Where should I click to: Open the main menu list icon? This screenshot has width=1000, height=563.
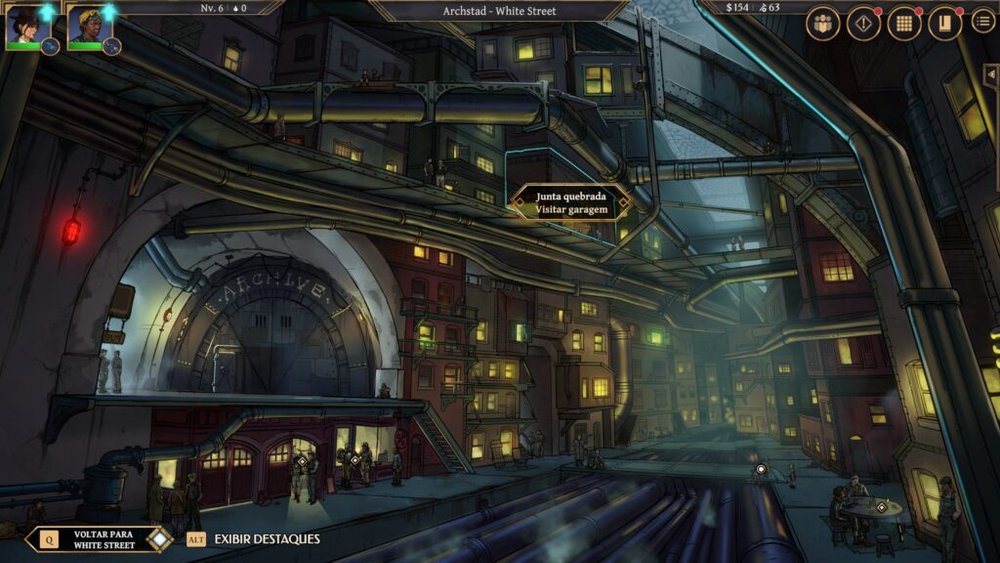pyautogui.click(x=982, y=22)
